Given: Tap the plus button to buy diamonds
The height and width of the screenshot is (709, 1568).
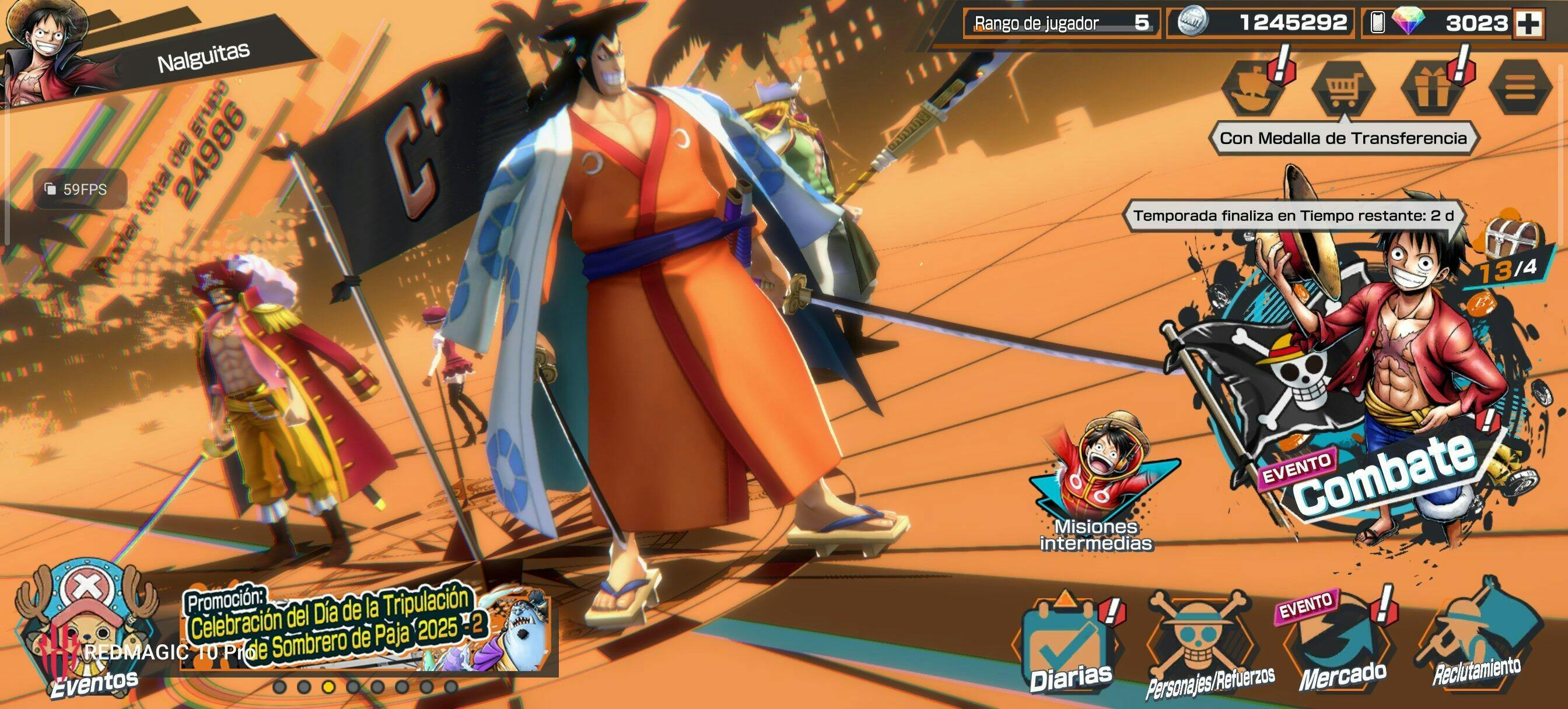Looking at the screenshot, I should [x=1528, y=24].
